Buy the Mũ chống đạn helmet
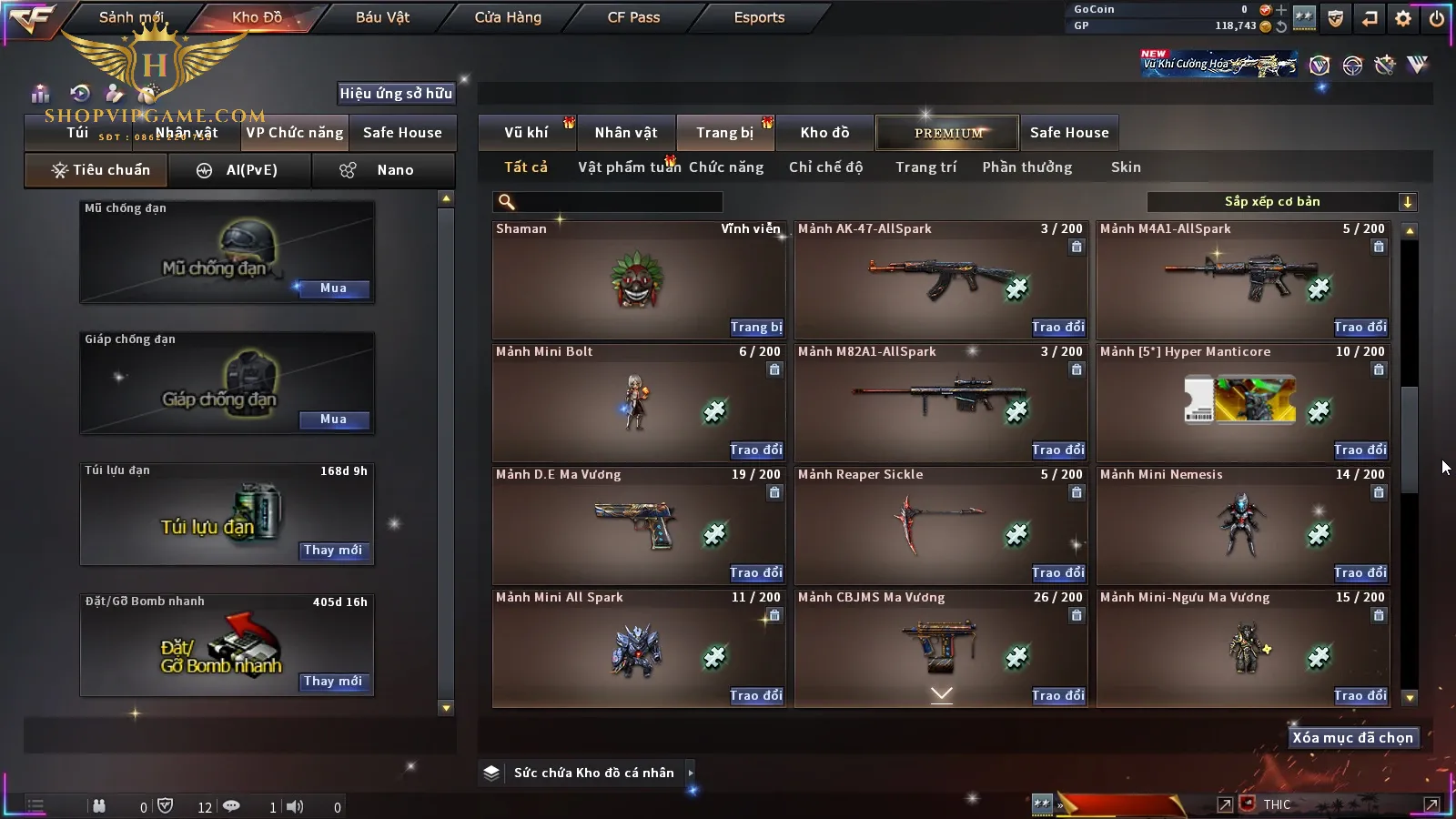This screenshot has height=819, width=1456. (333, 288)
